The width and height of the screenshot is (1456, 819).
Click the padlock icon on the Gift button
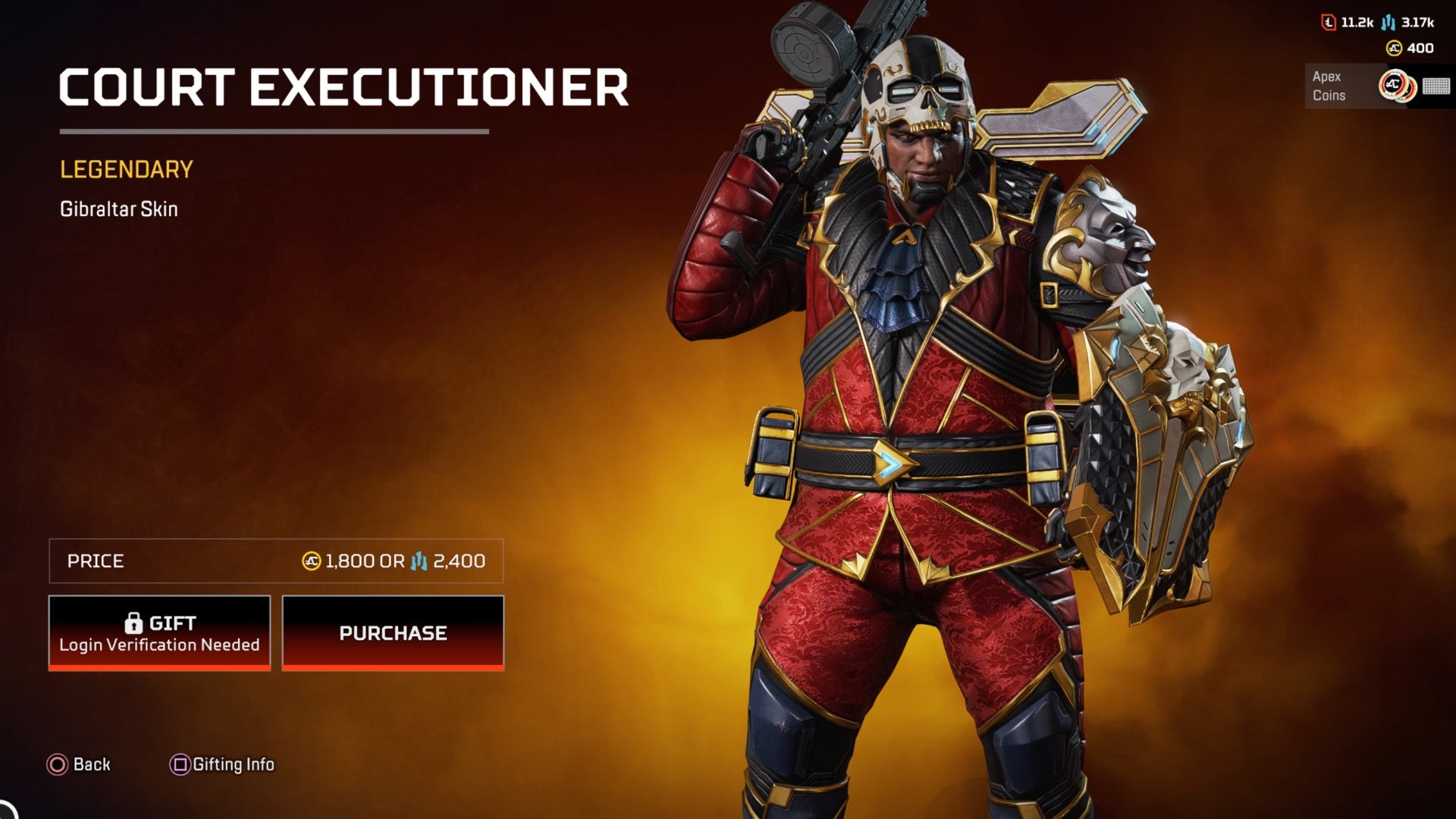point(135,623)
